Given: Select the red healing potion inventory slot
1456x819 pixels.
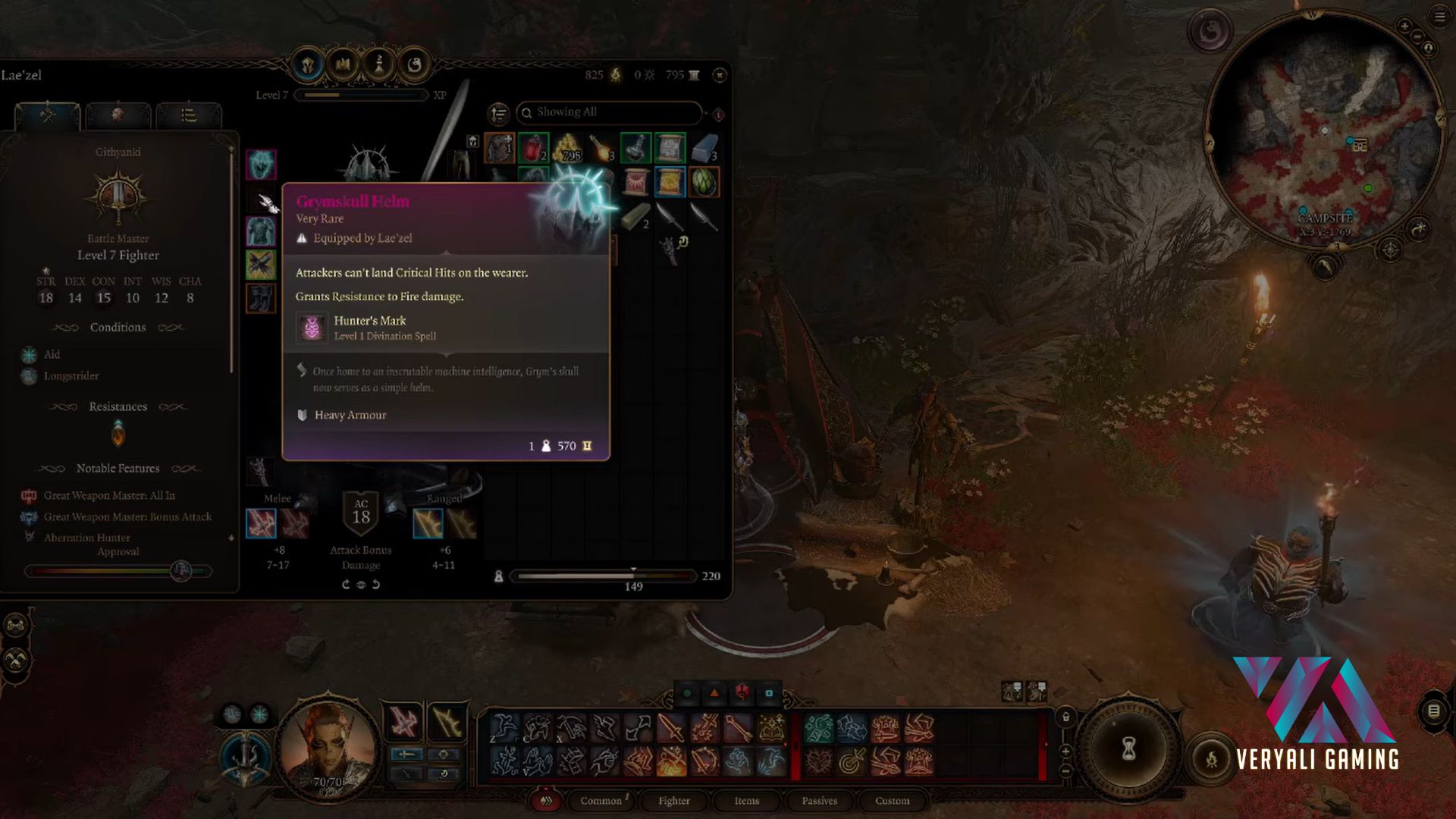Looking at the screenshot, I should pos(534,147).
